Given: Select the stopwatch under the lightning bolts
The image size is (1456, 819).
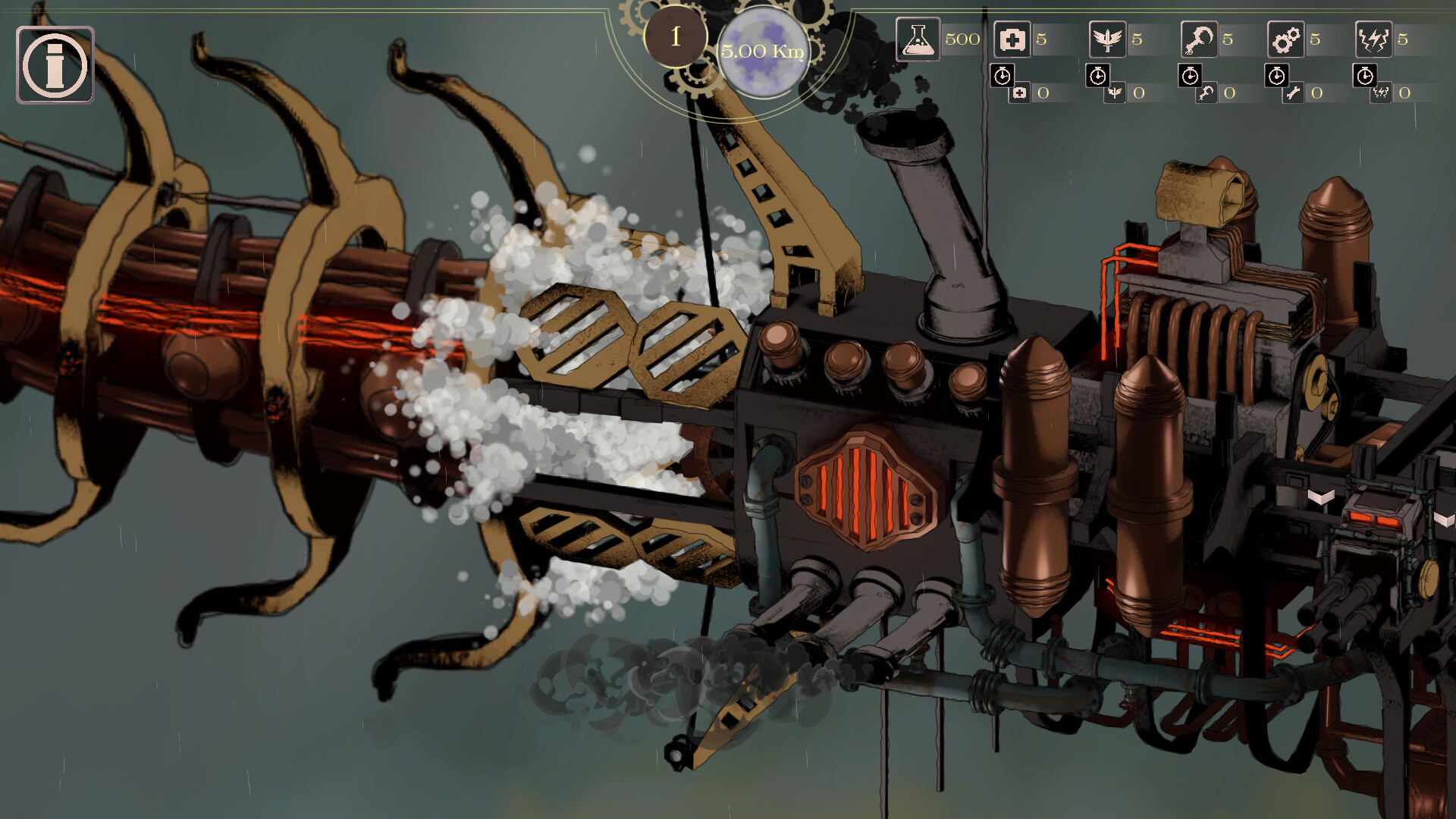Looking at the screenshot, I should [1365, 76].
